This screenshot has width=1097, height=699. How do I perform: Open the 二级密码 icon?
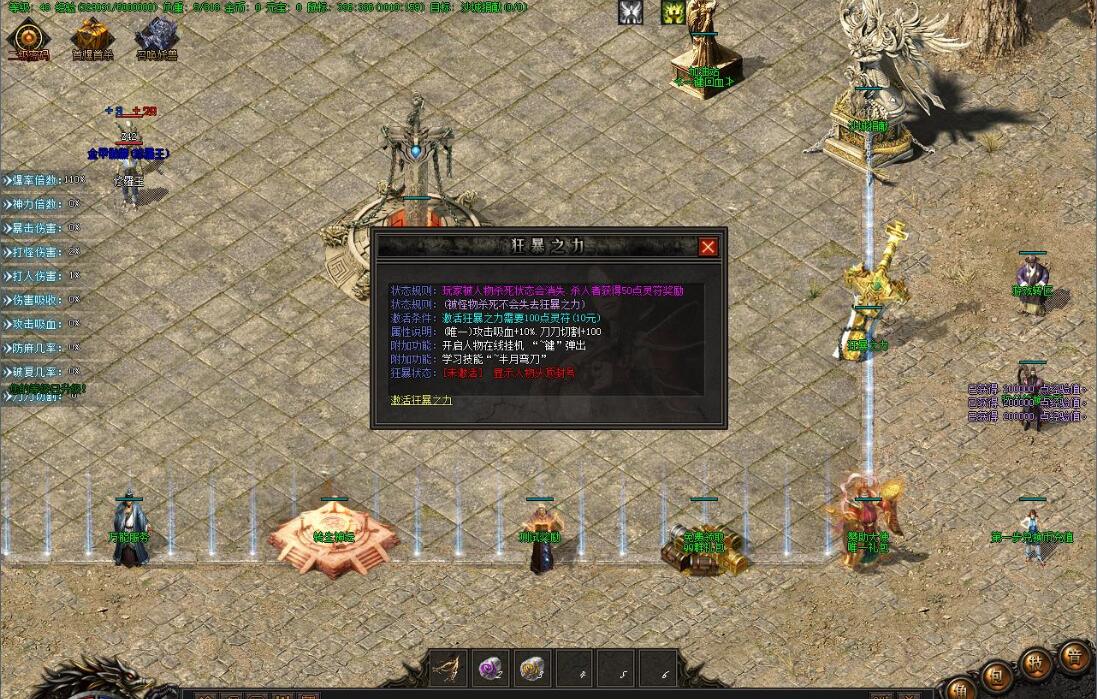pyautogui.click(x=27, y=38)
